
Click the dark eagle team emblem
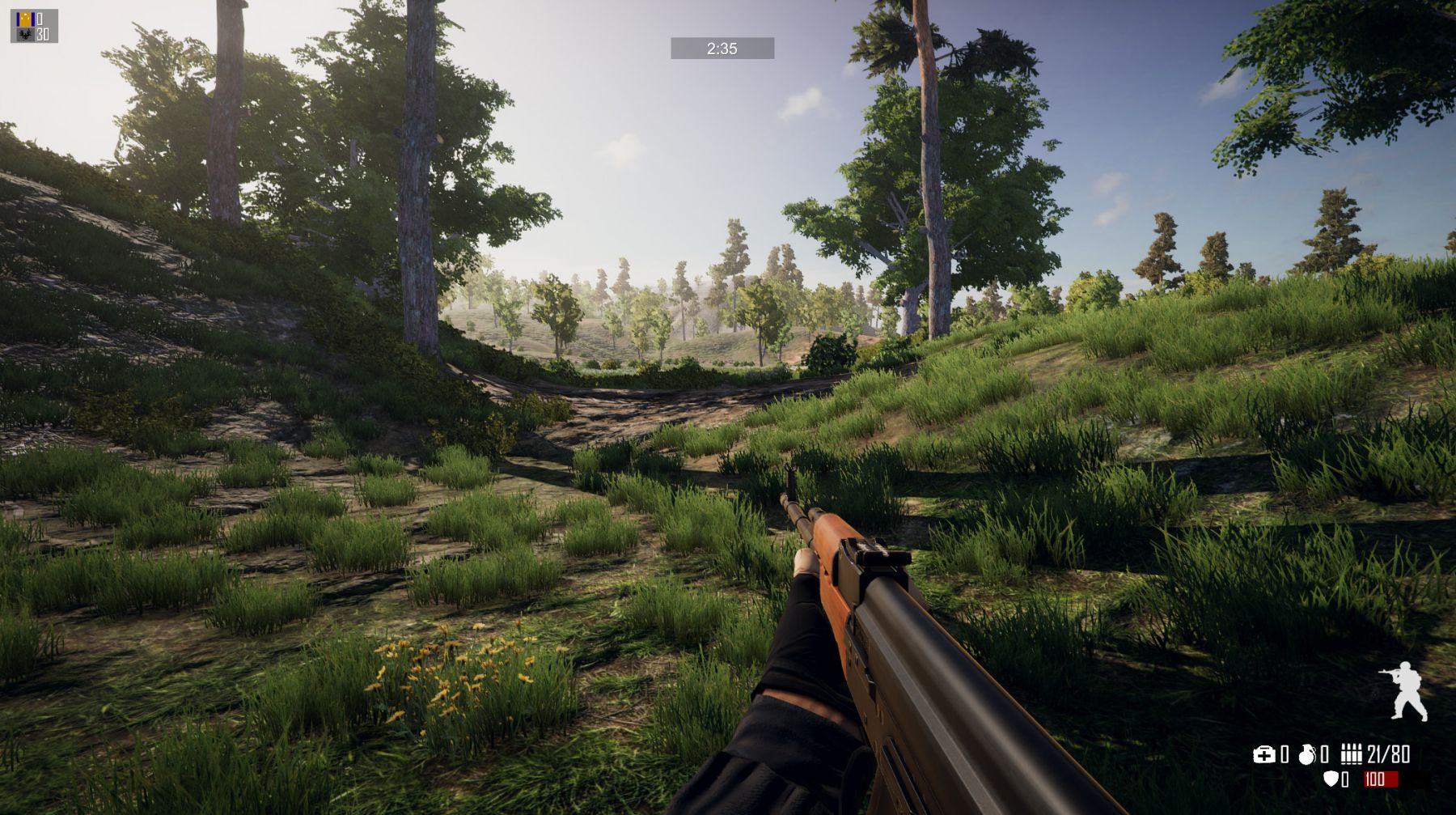pyautogui.click(x=23, y=34)
